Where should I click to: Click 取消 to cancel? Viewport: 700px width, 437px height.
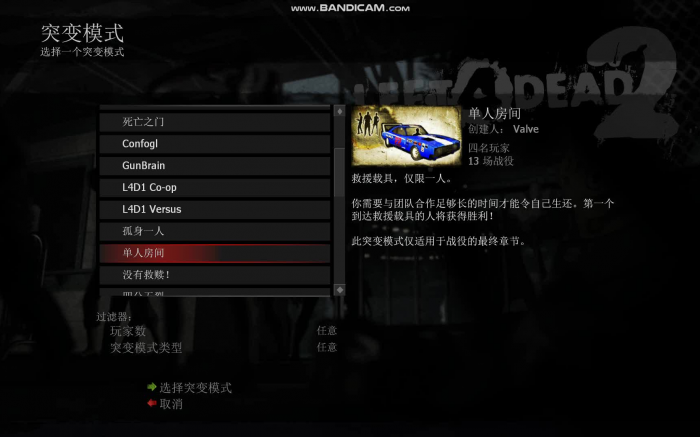170,404
